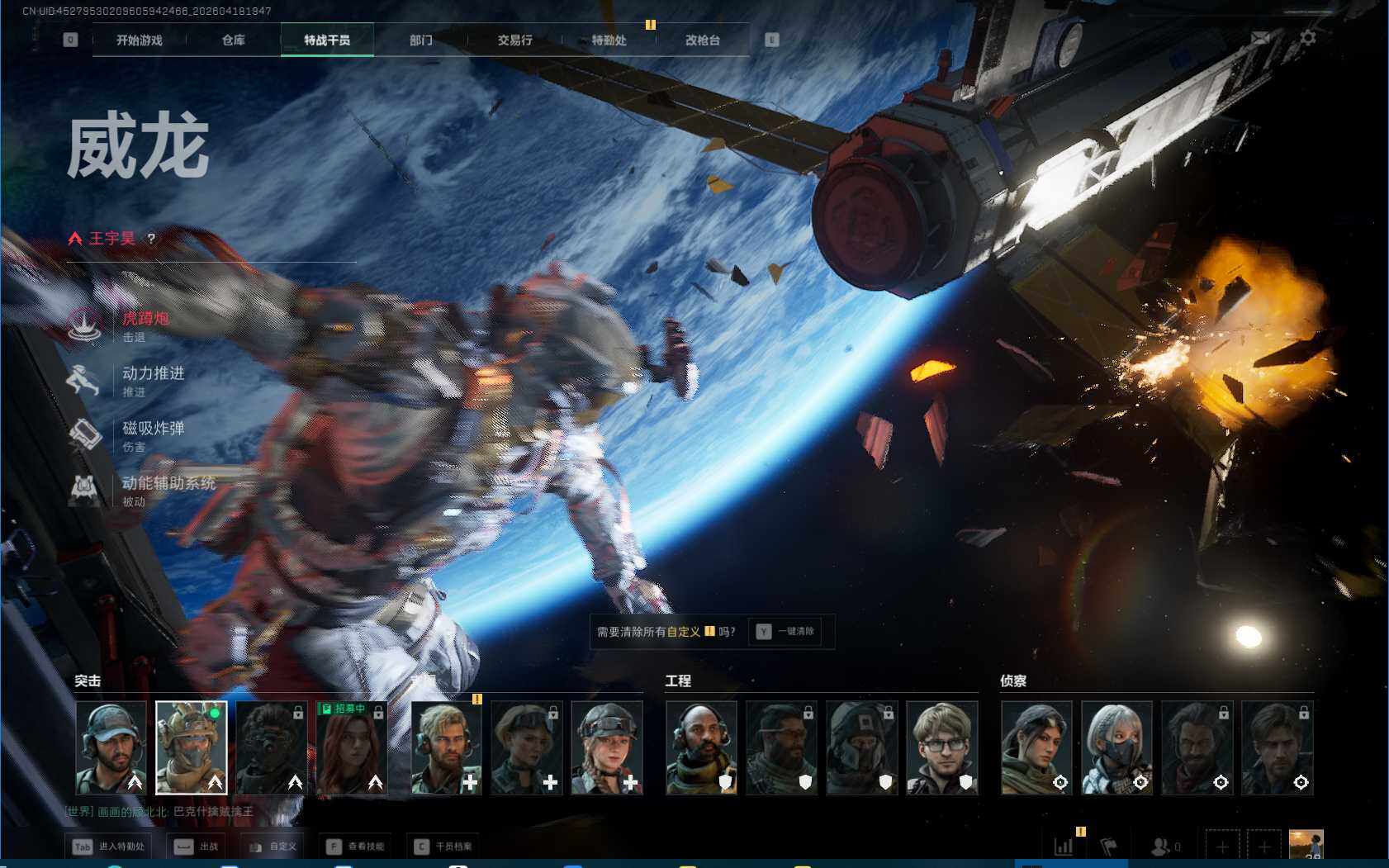Viewport: 1389px width, 868px height.
Task: Open the 自定义 customize option
Action: [x=273, y=847]
